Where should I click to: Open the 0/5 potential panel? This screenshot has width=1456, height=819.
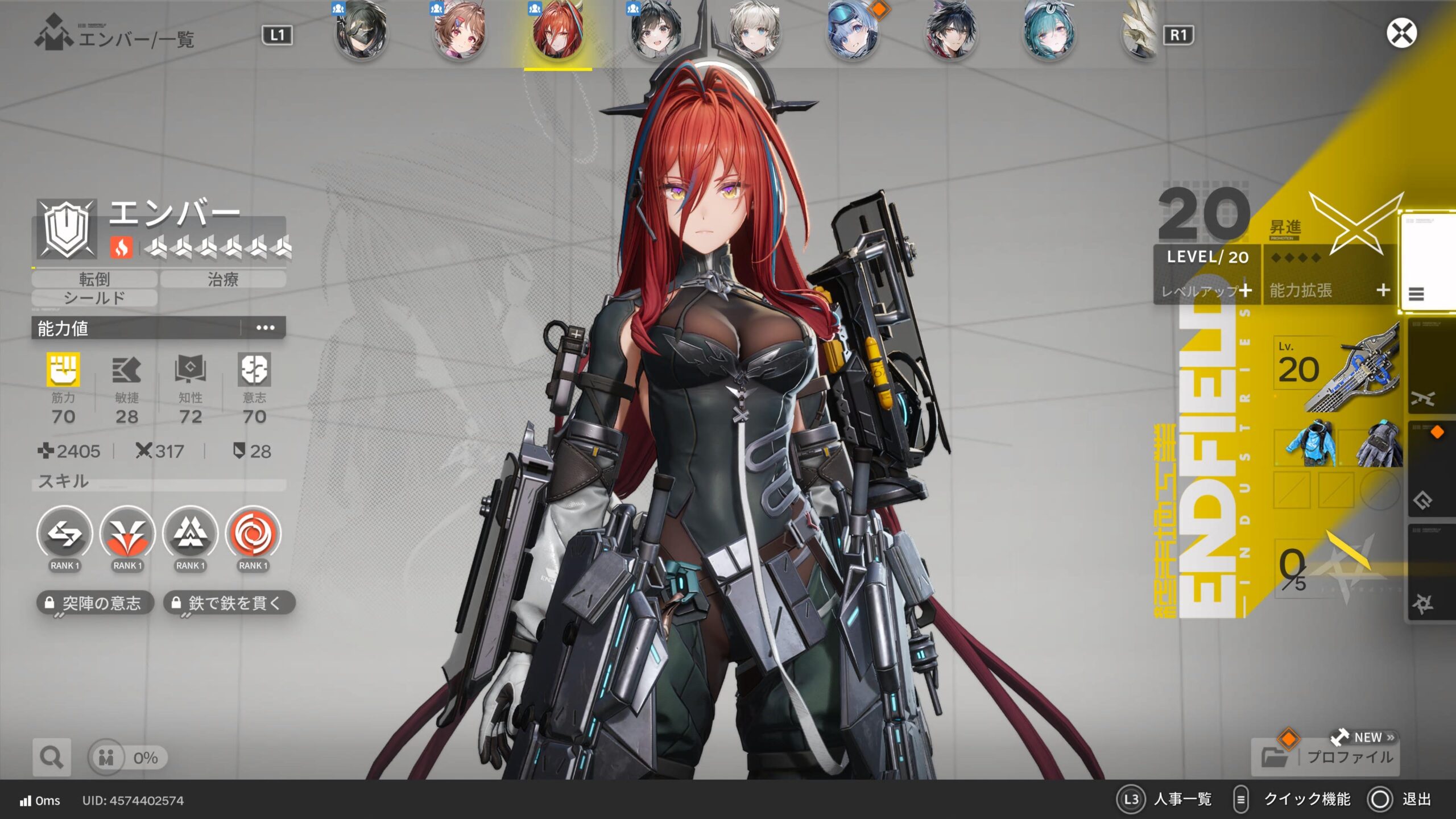(1325, 566)
